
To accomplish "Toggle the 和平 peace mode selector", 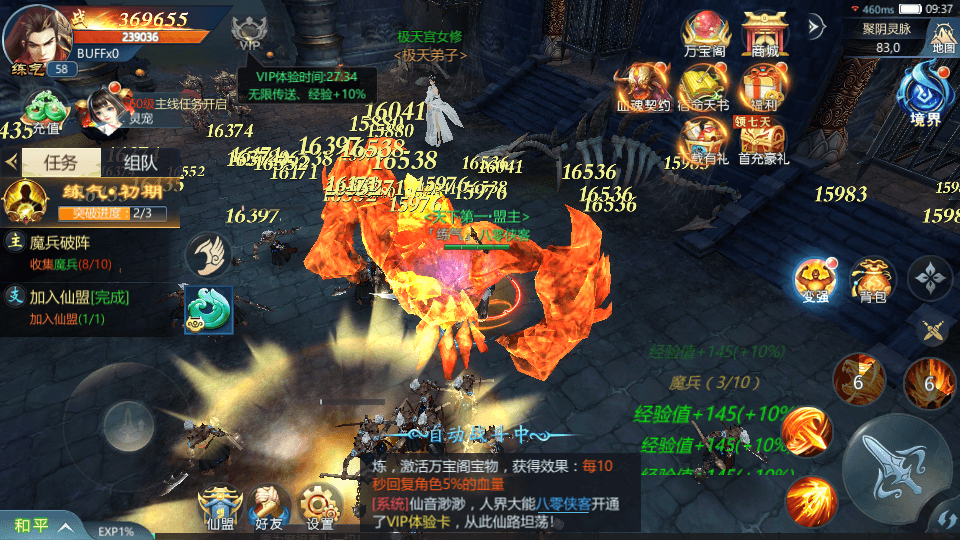I will coord(40,525).
